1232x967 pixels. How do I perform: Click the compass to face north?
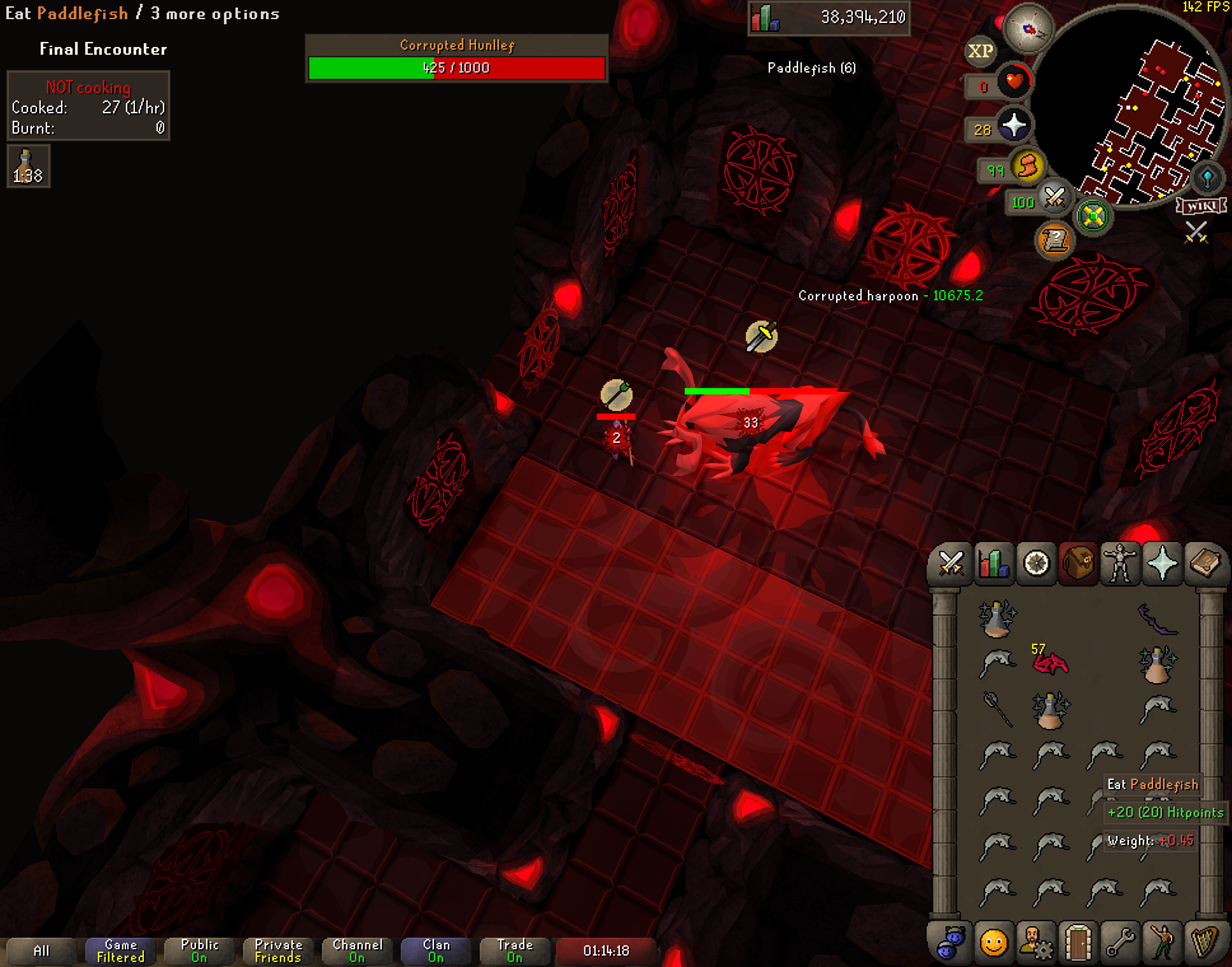(x=1028, y=28)
